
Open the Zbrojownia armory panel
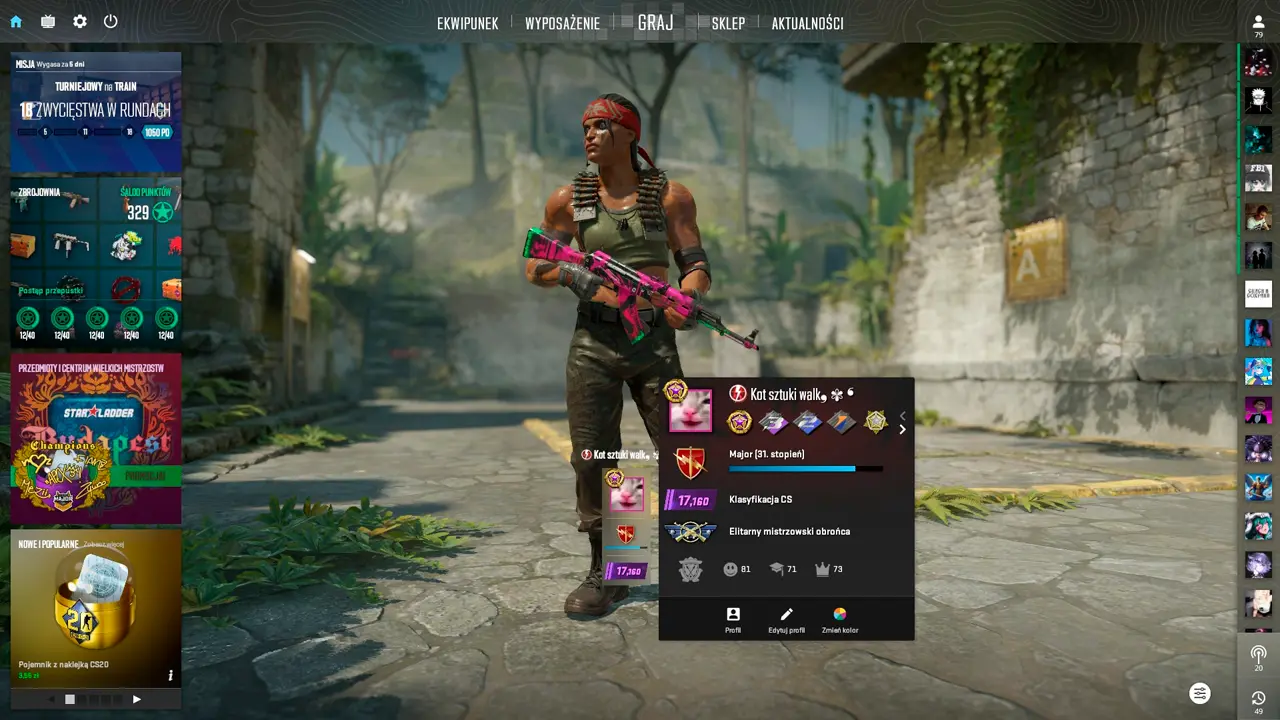96,262
